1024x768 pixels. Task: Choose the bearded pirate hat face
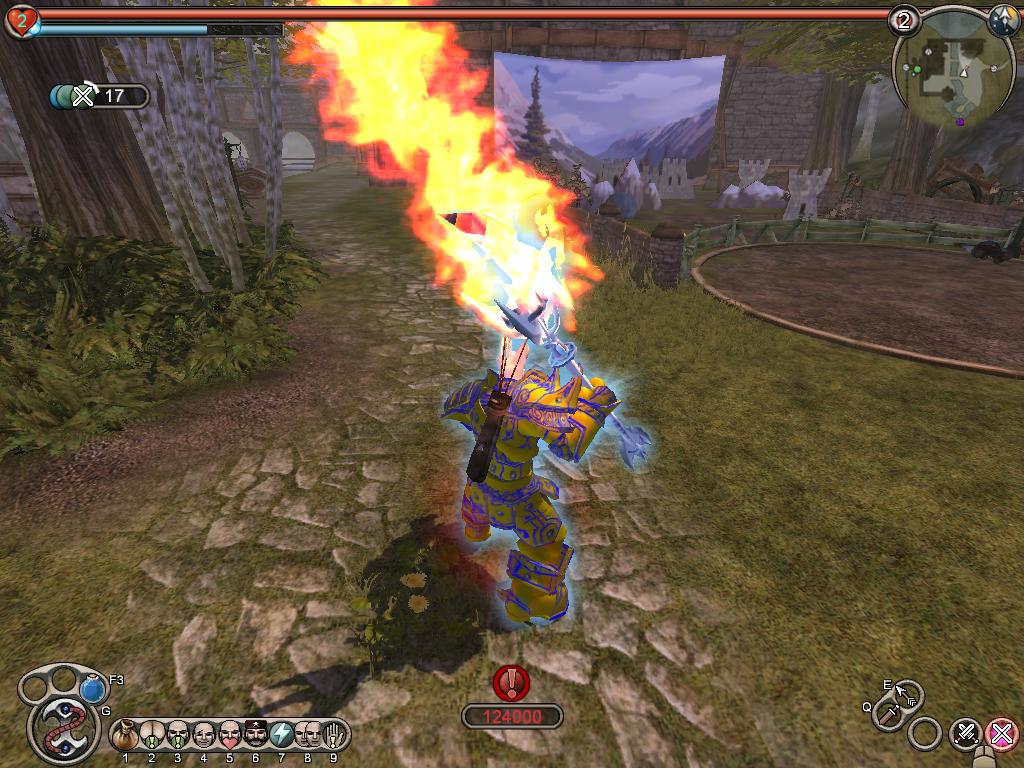click(256, 735)
